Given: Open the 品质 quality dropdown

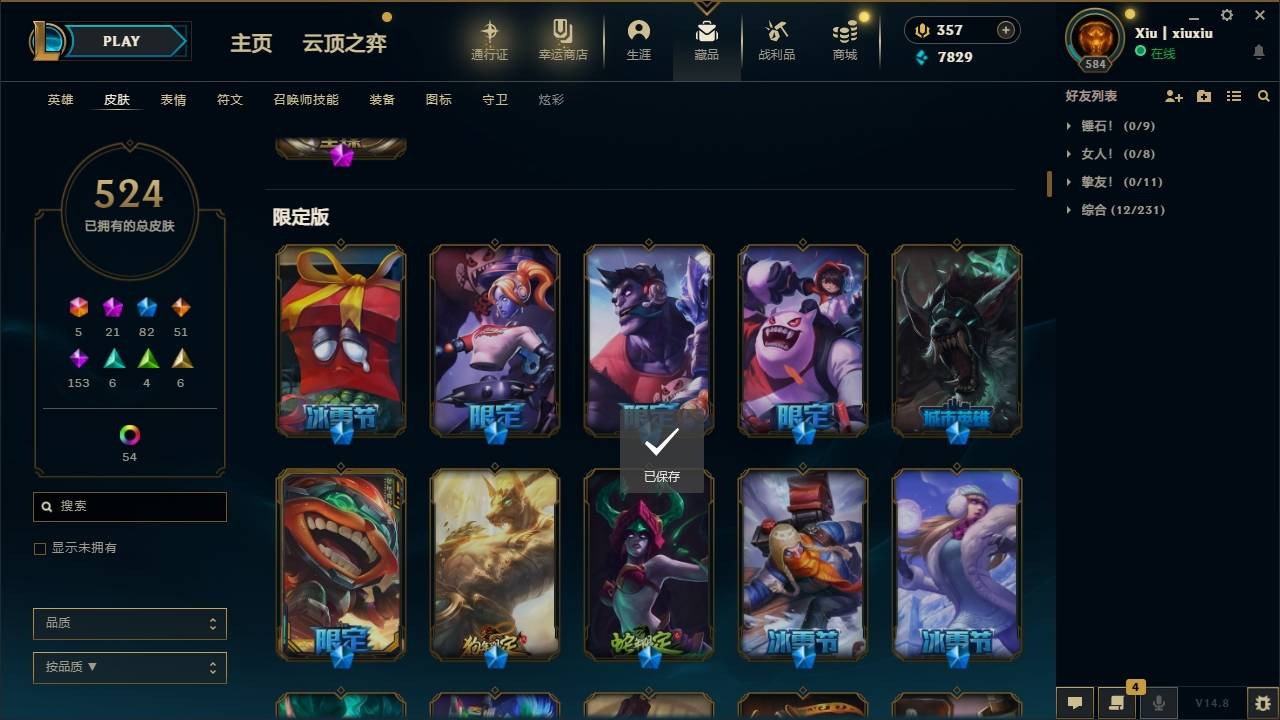Looking at the screenshot, I should tap(129, 623).
